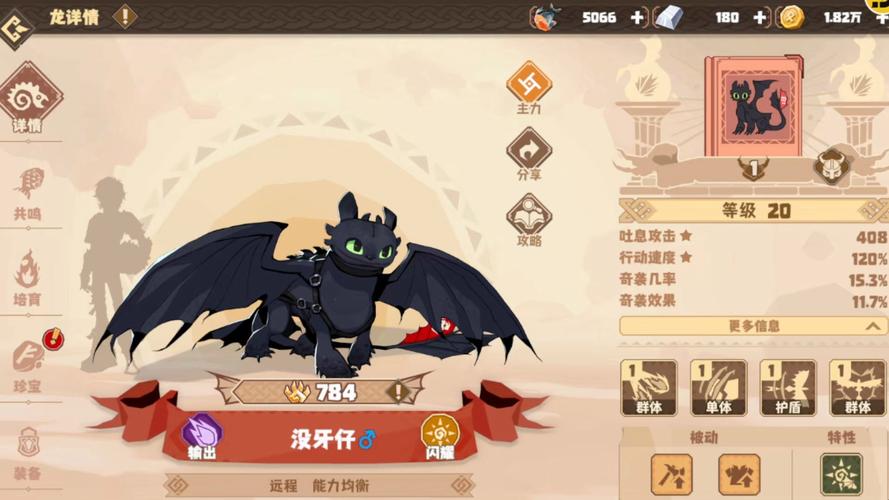Inspect the 护盾 shield skill

pyautogui.click(x=787, y=387)
